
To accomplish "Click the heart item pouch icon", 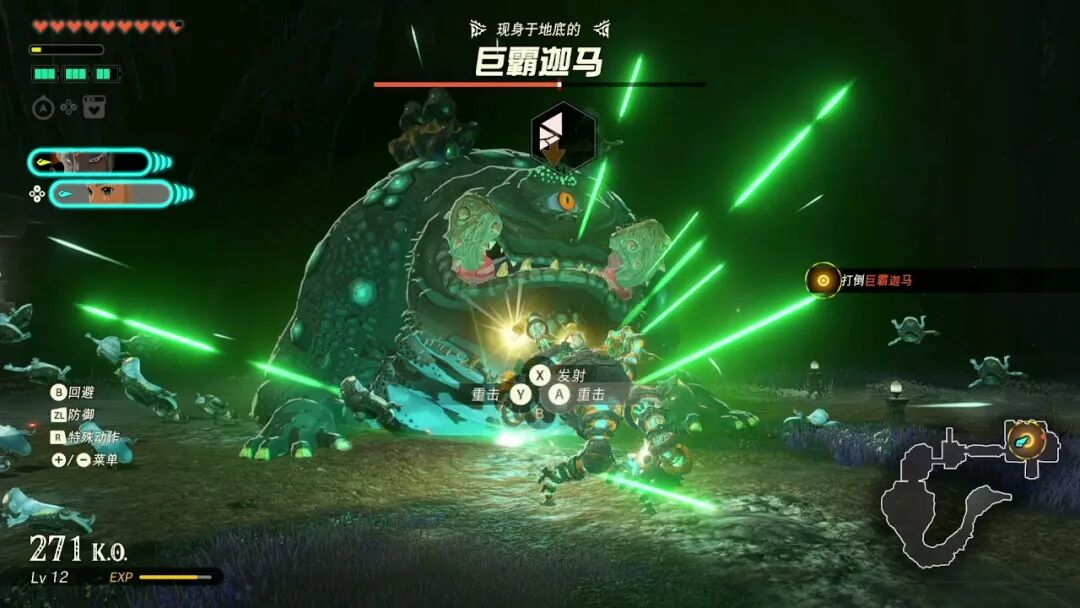I will pos(94,108).
